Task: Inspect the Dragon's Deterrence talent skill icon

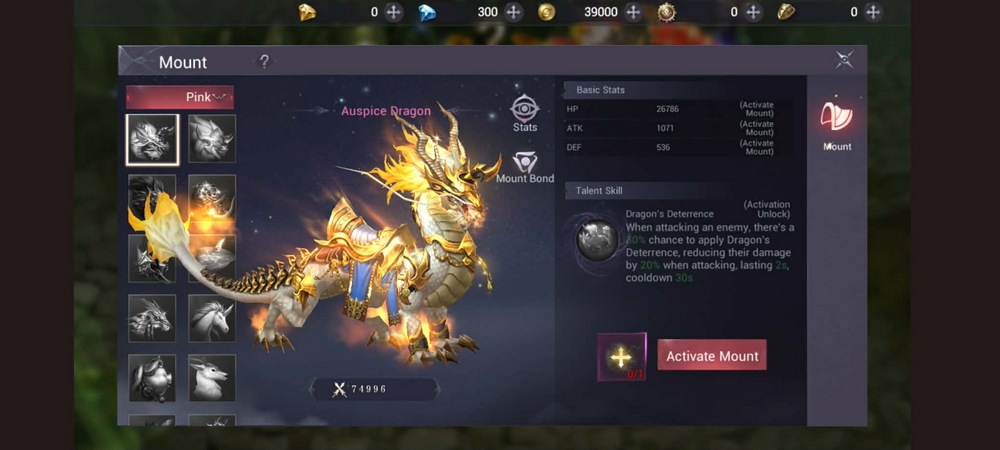Action: click(597, 239)
